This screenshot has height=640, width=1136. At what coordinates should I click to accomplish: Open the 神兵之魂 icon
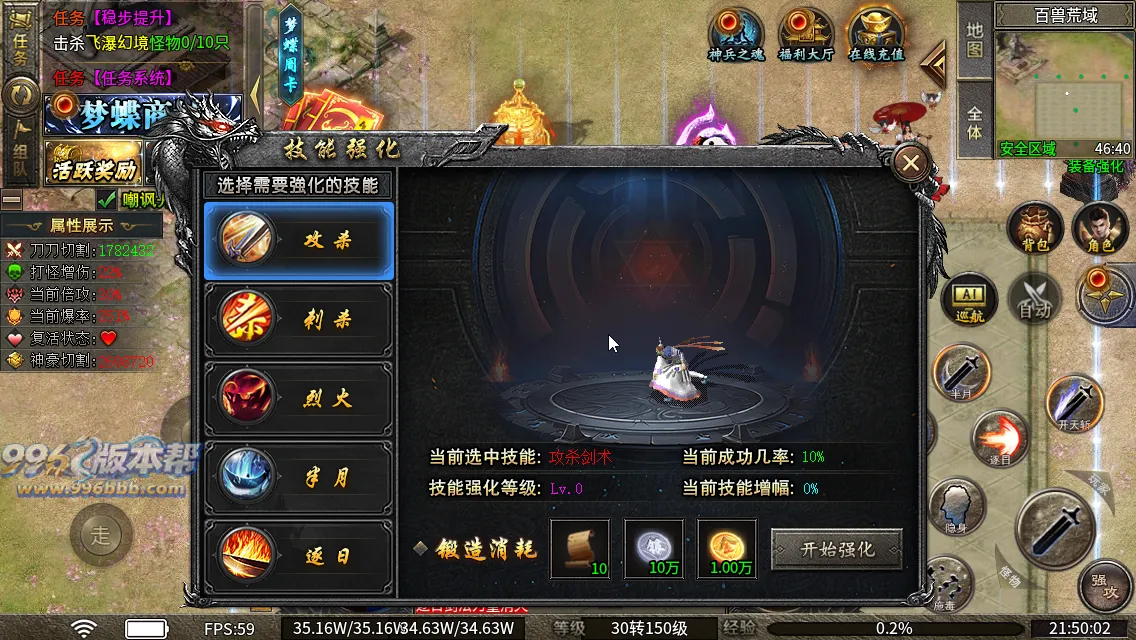(x=736, y=36)
